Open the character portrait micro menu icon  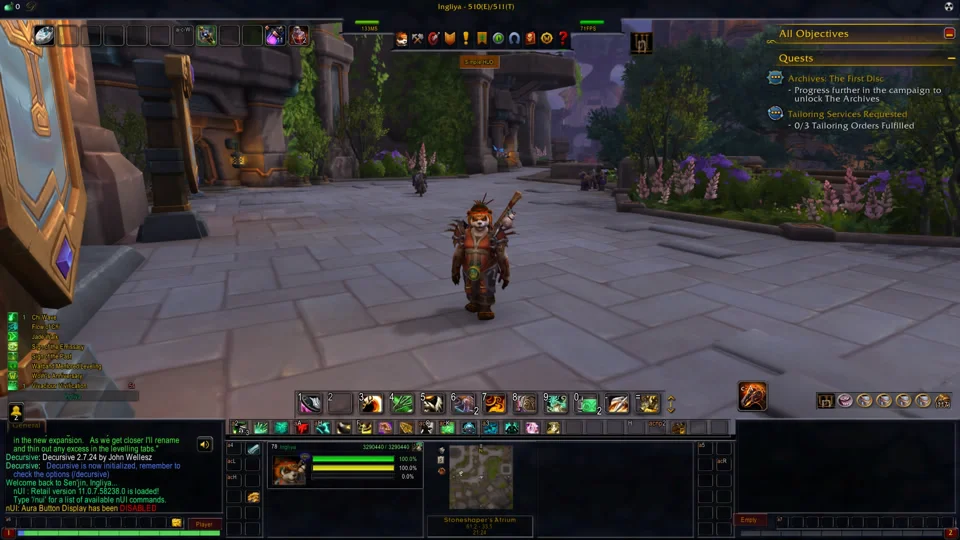(x=401, y=38)
